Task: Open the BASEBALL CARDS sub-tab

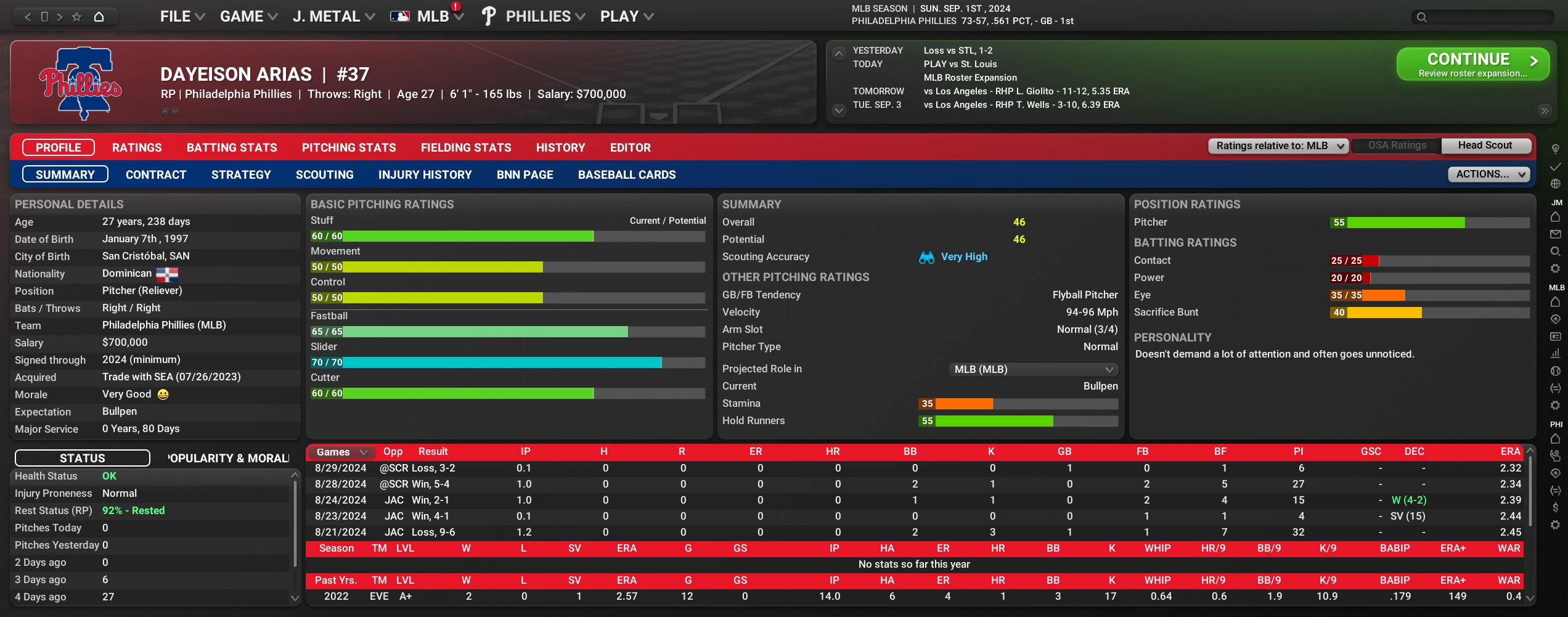Action: point(627,175)
